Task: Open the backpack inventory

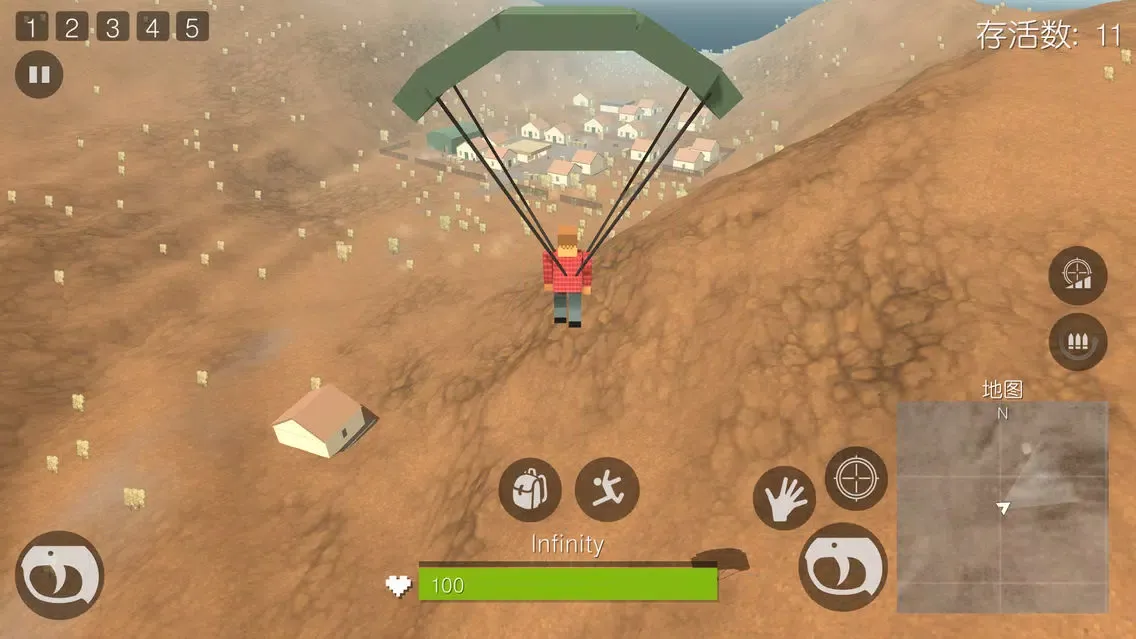Action: point(530,490)
